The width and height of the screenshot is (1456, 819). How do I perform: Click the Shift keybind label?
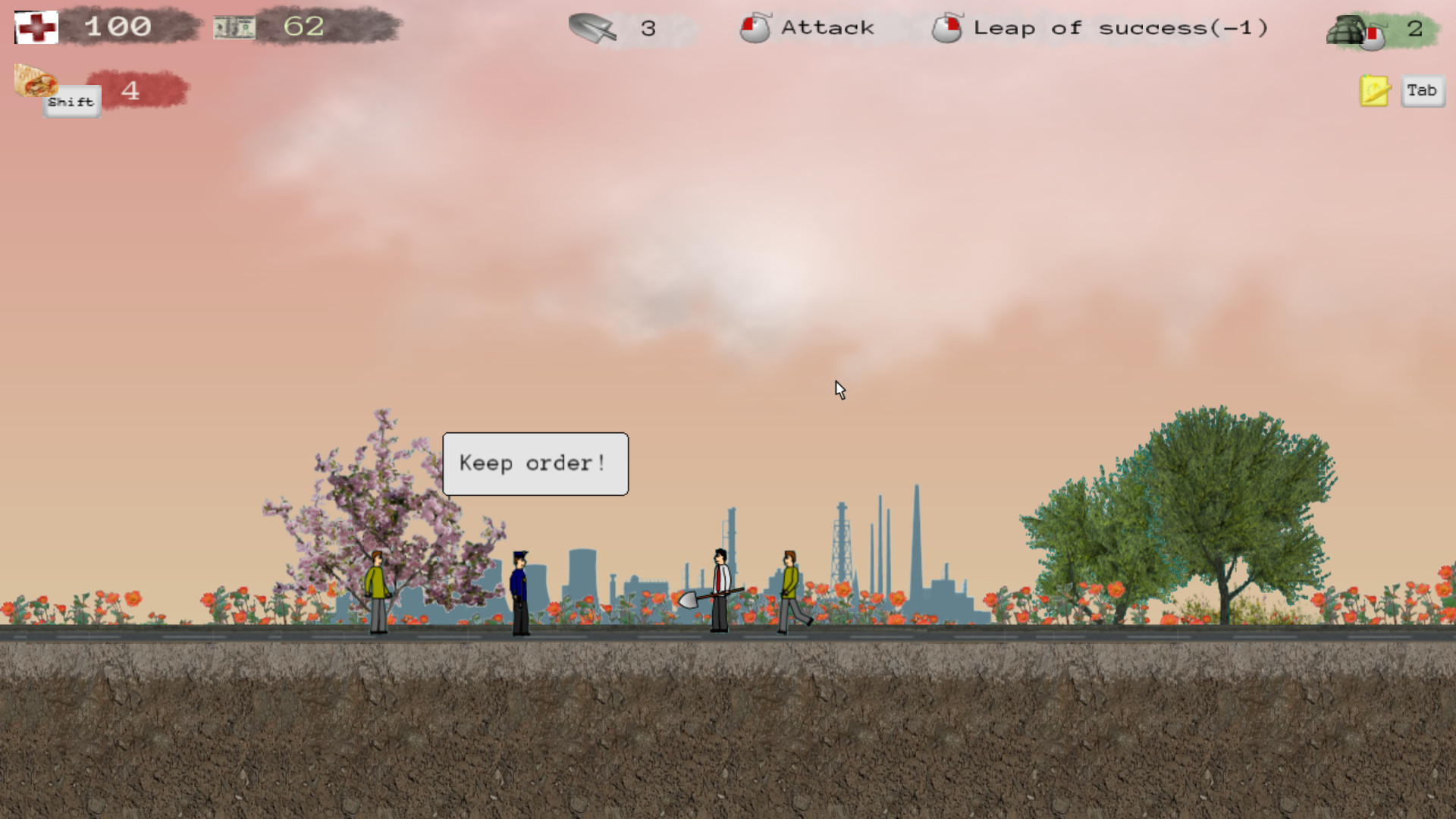click(x=71, y=101)
